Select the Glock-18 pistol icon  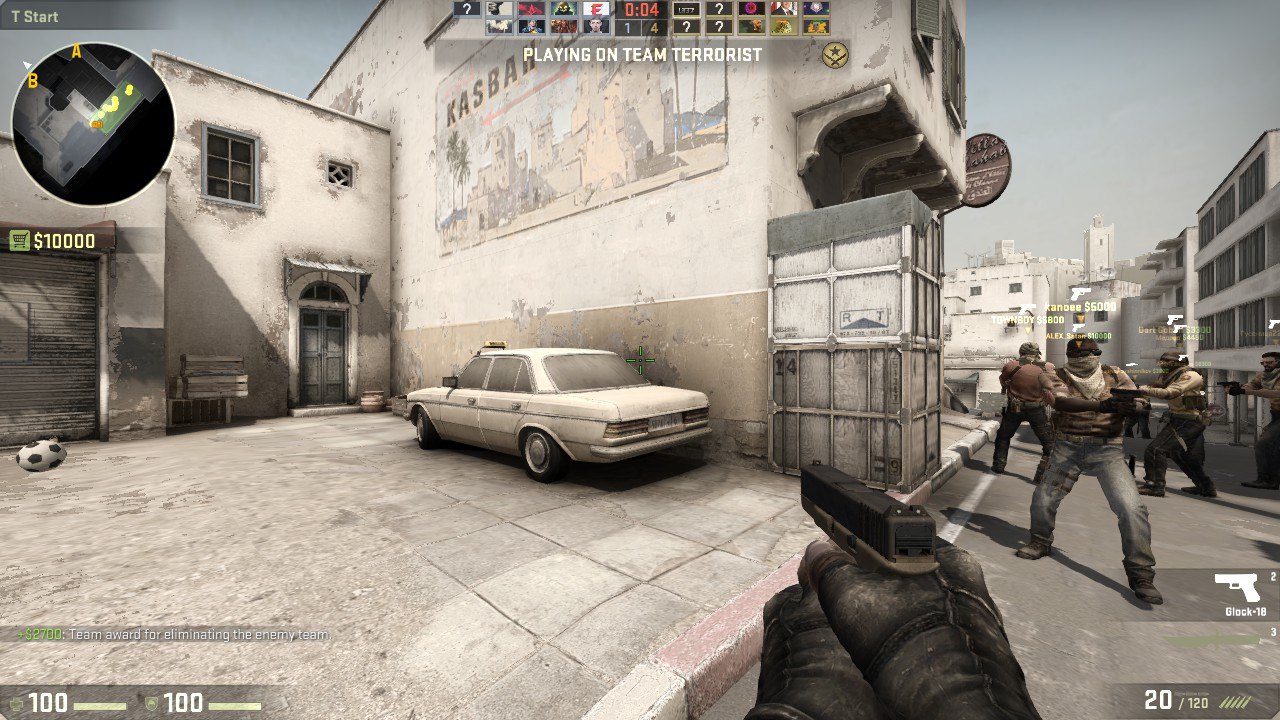[x=1235, y=587]
